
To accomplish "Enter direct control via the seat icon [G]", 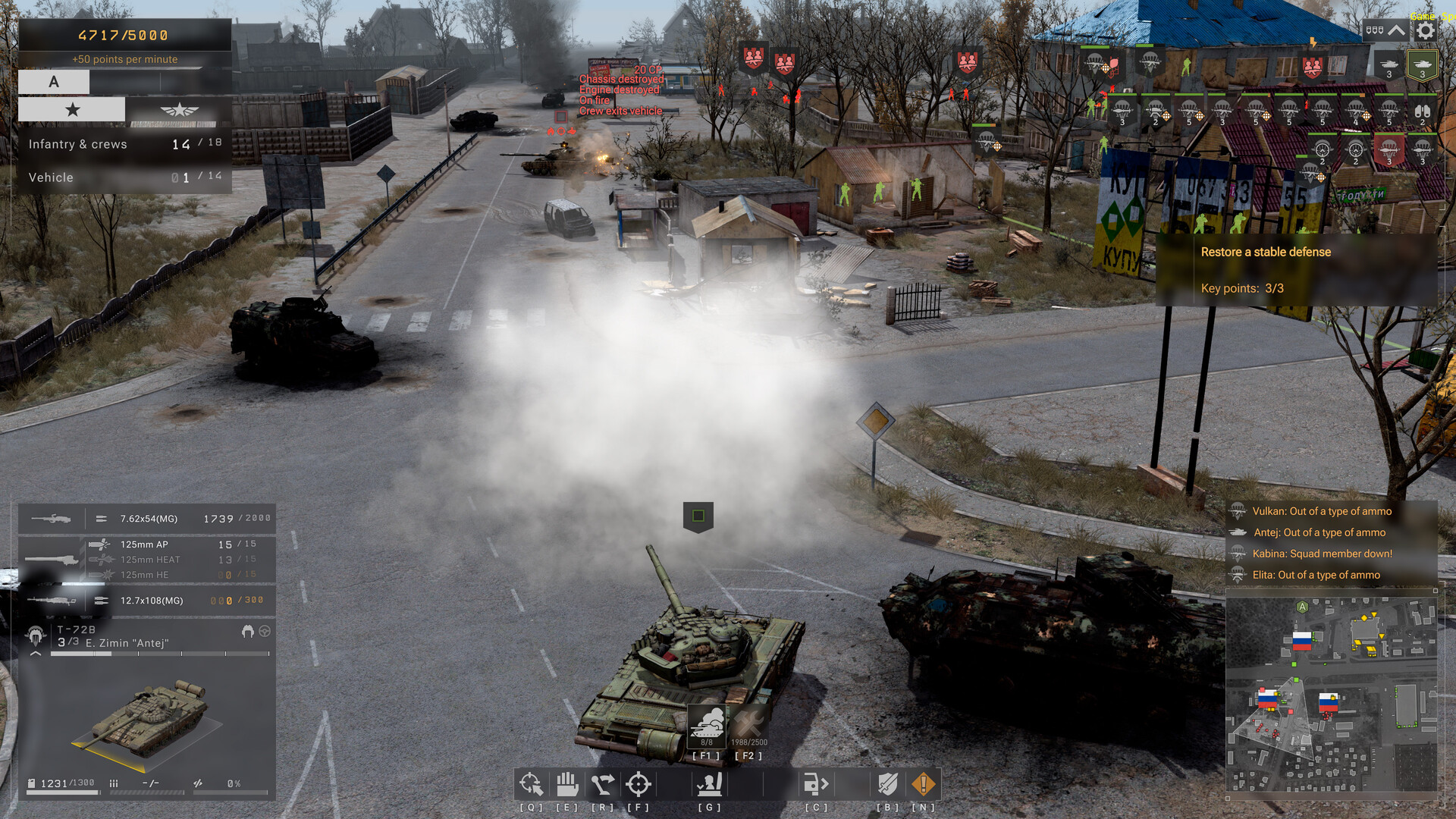I will tap(708, 783).
